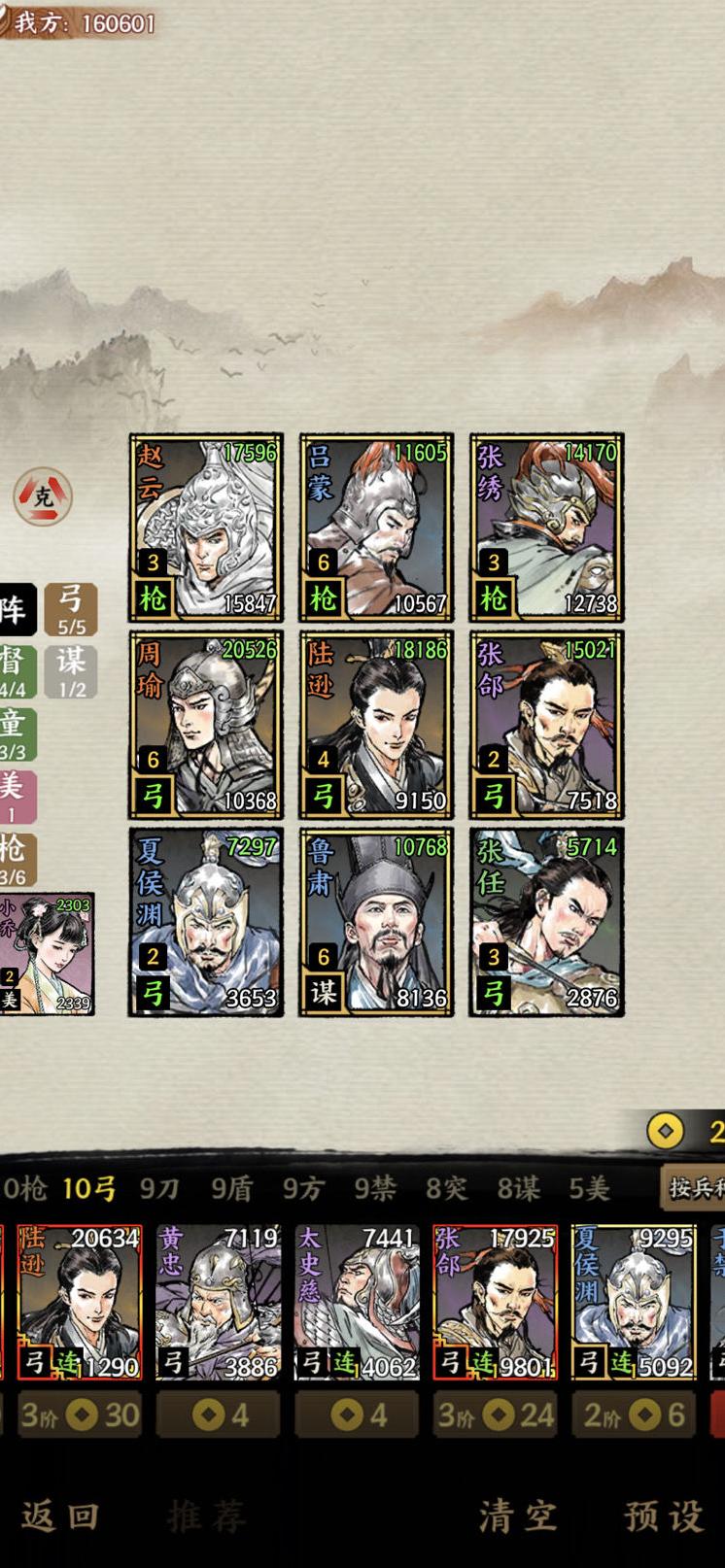The image size is (725, 1568).
Task: Clear the formation with 清空
Action: (517, 1515)
